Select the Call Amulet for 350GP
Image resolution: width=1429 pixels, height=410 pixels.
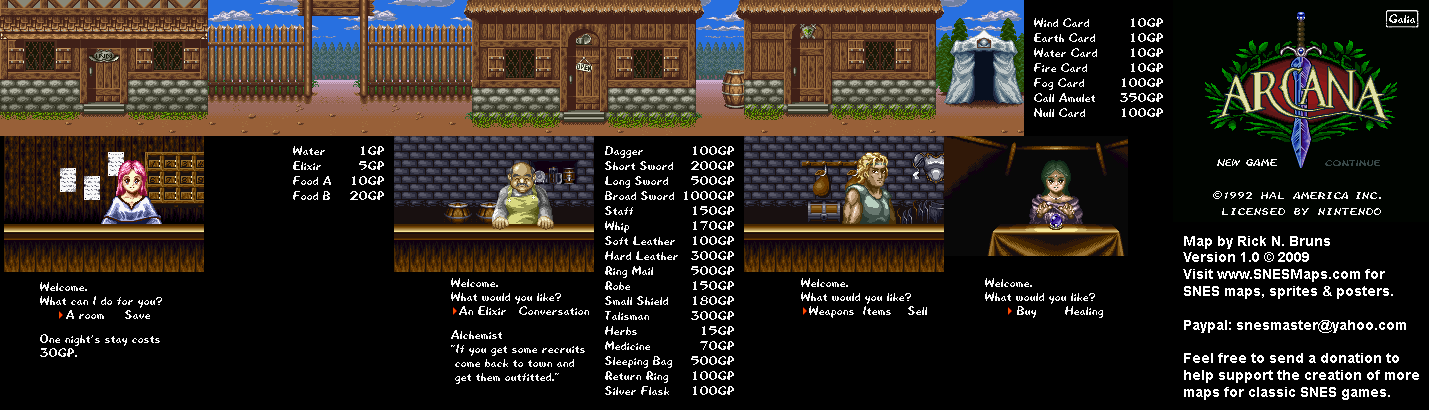pyautogui.click(x=1064, y=98)
